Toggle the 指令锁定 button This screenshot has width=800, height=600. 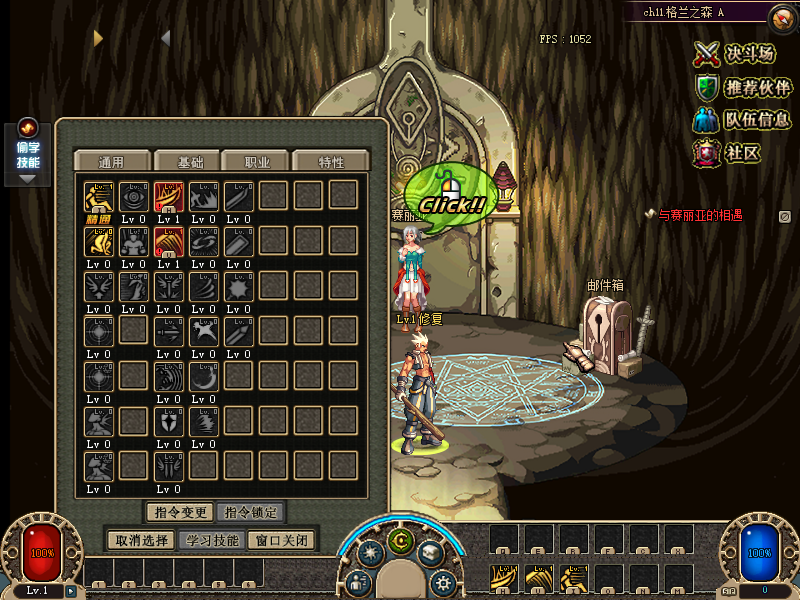click(x=250, y=513)
